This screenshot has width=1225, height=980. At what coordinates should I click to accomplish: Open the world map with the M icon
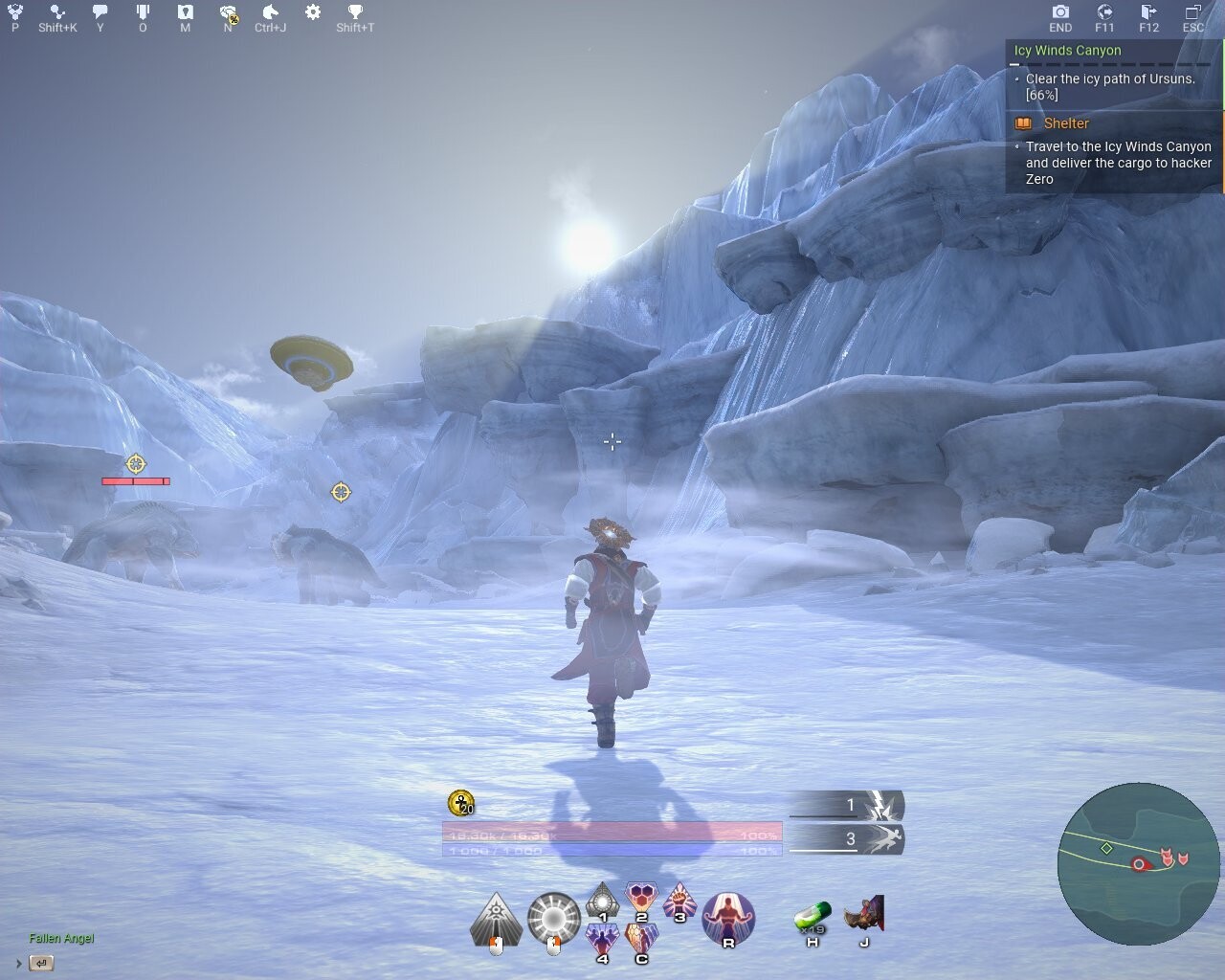pyautogui.click(x=184, y=12)
